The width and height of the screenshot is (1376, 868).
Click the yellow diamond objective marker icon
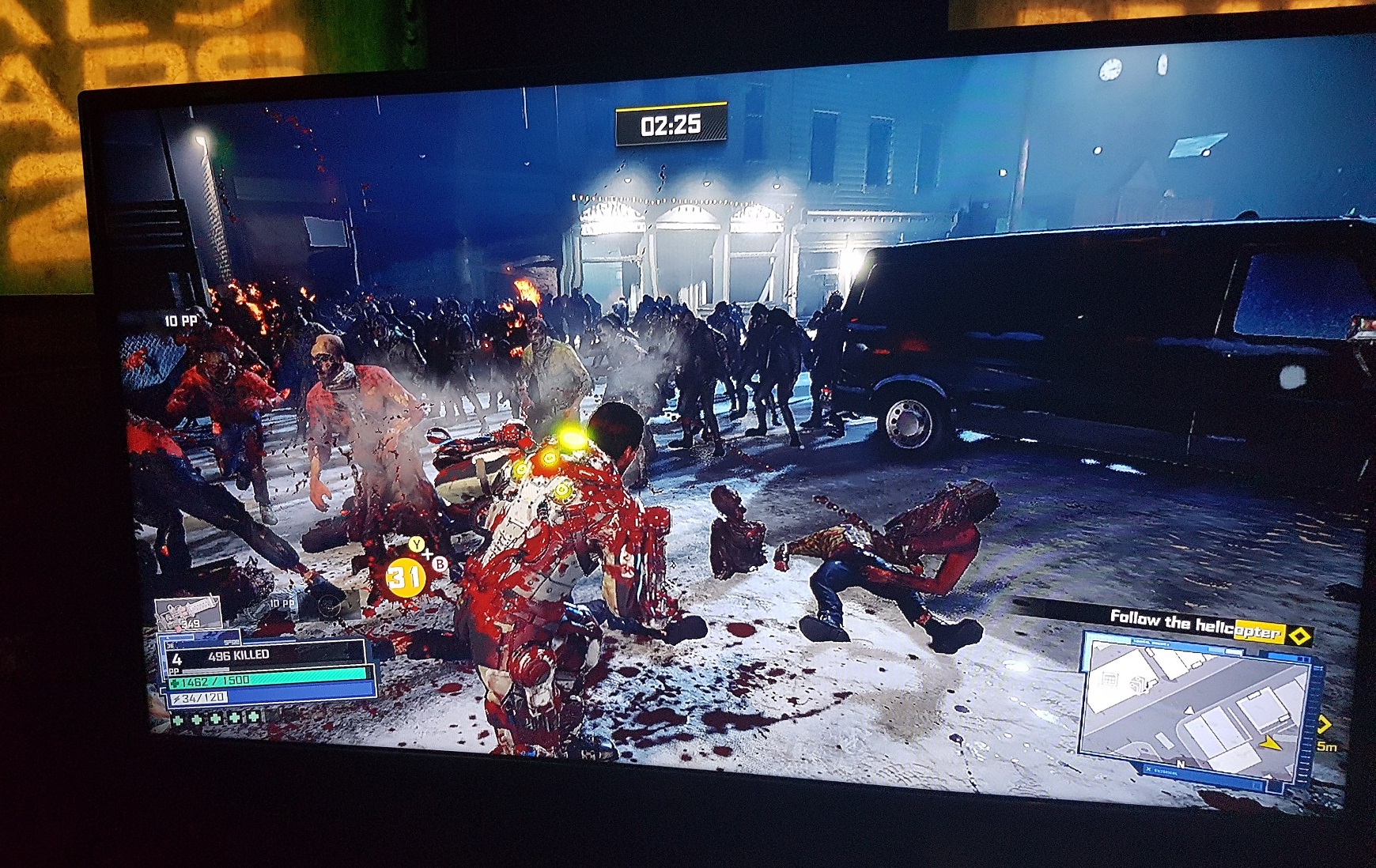[1299, 635]
